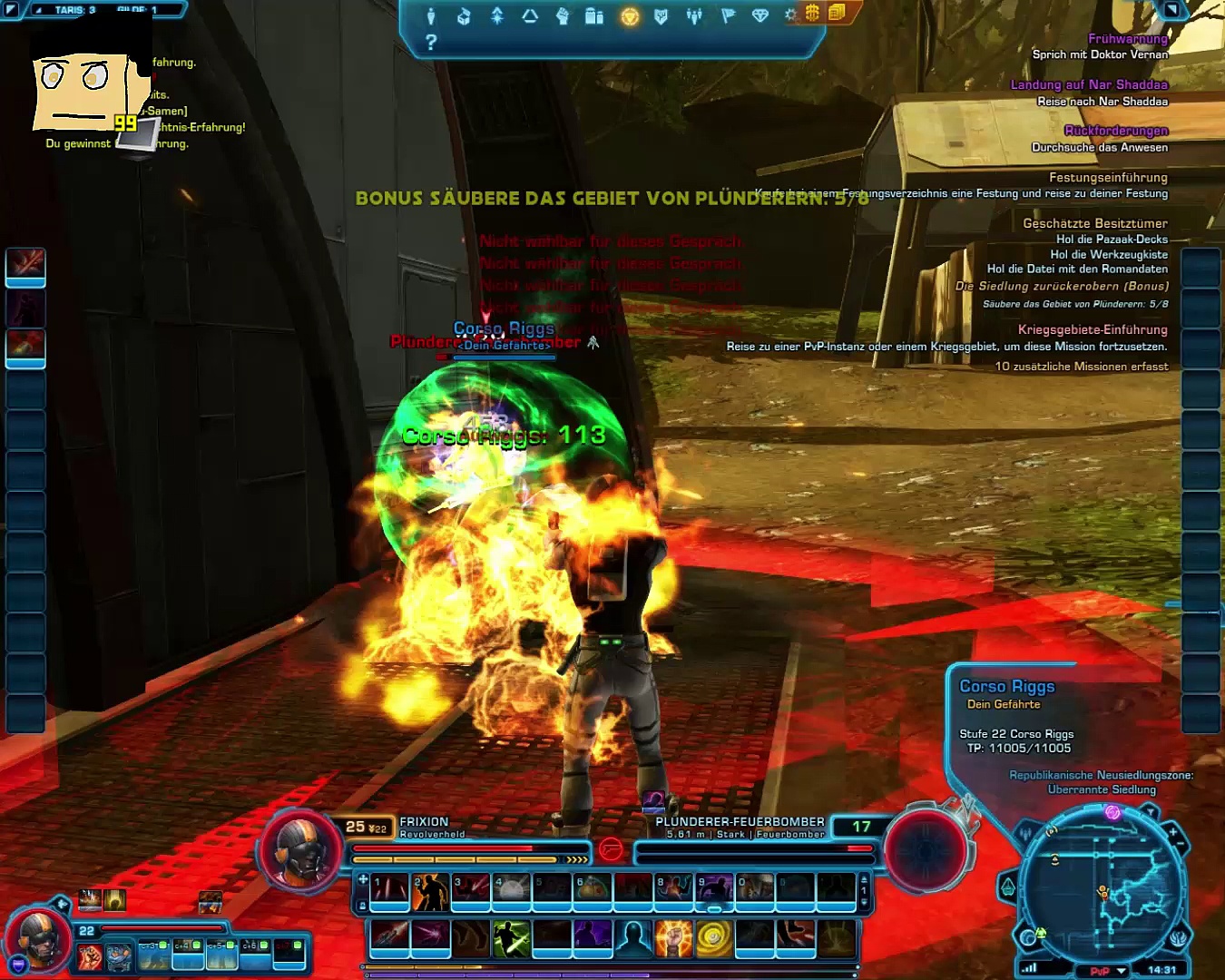Open the settings gear icon
Viewport: 1225px width, 980px height.
790,15
